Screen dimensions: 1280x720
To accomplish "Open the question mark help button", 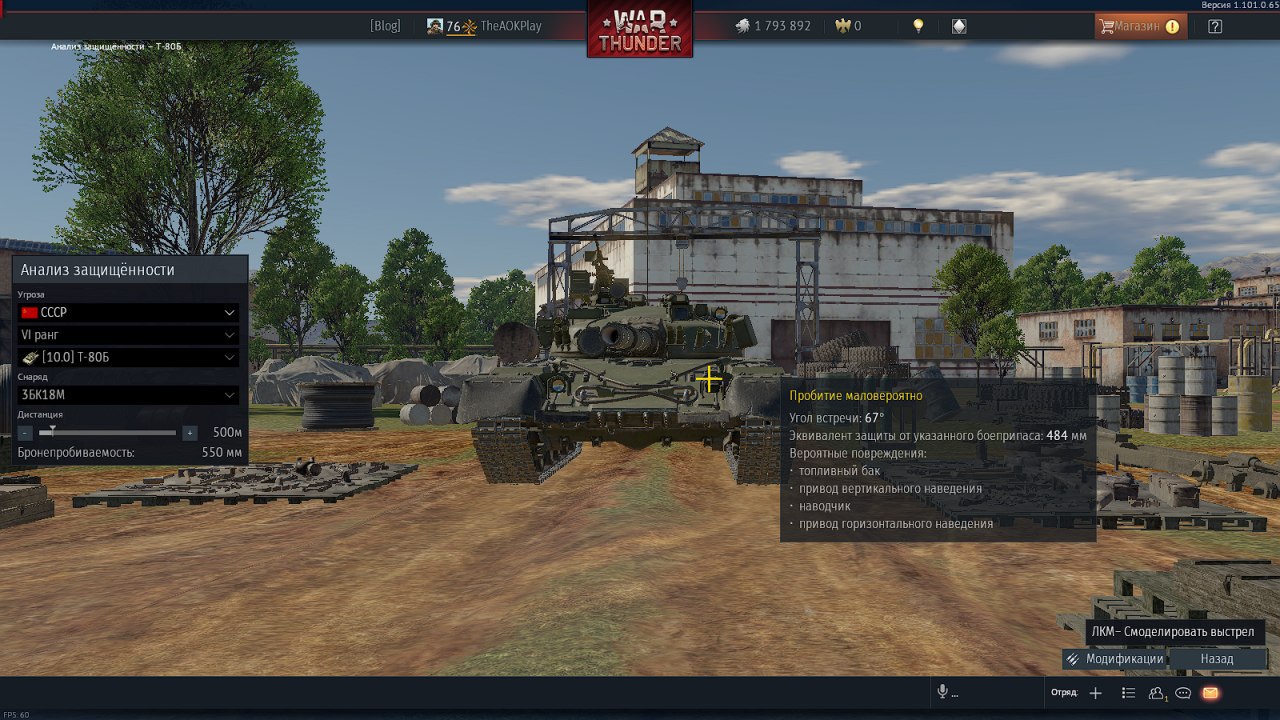I will (x=1215, y=26).
